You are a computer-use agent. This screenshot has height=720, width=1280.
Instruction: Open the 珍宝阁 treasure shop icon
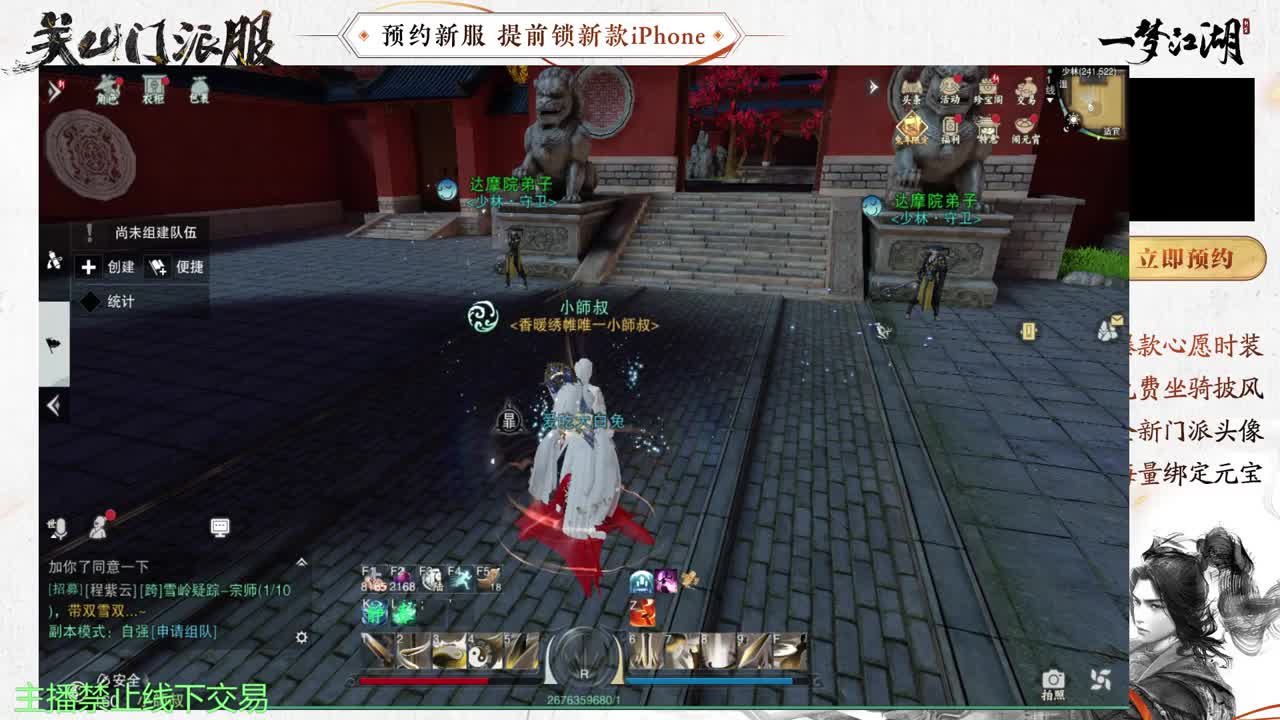coord(987,87)
